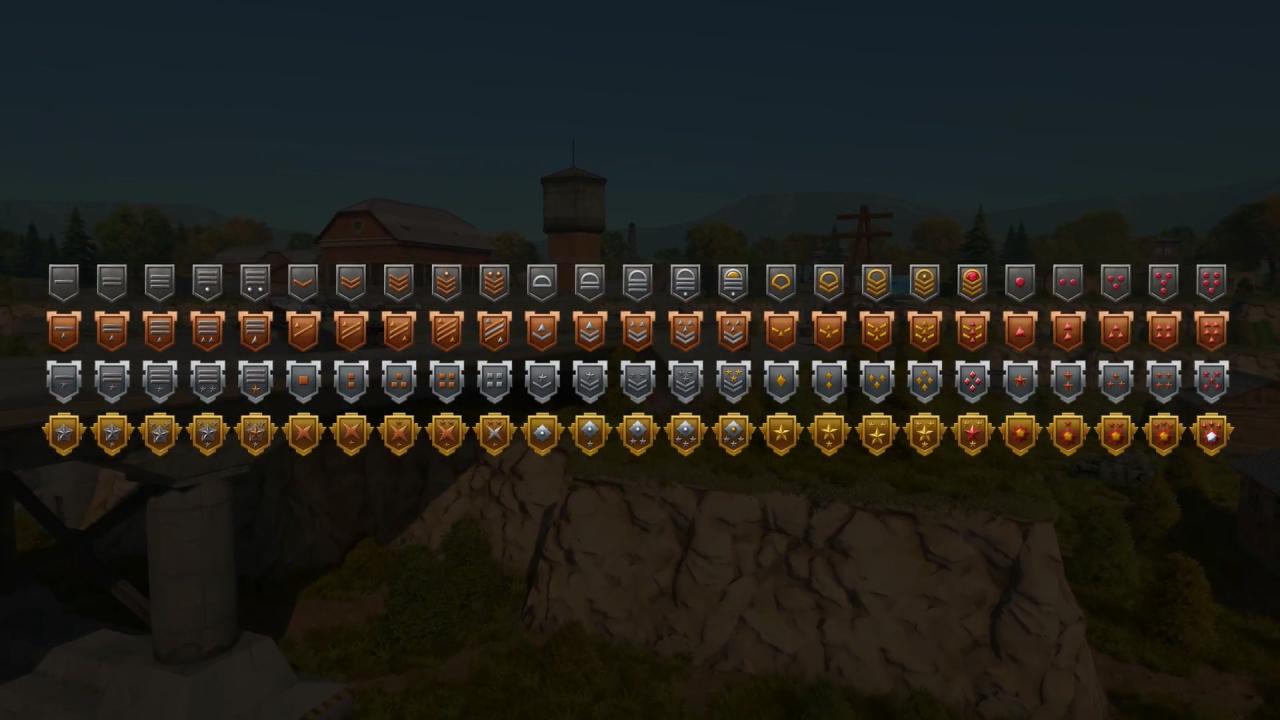Choose the gray badge with five red dots
This screenshot has width=1280, height=720.
click(x=1211, y=282)
